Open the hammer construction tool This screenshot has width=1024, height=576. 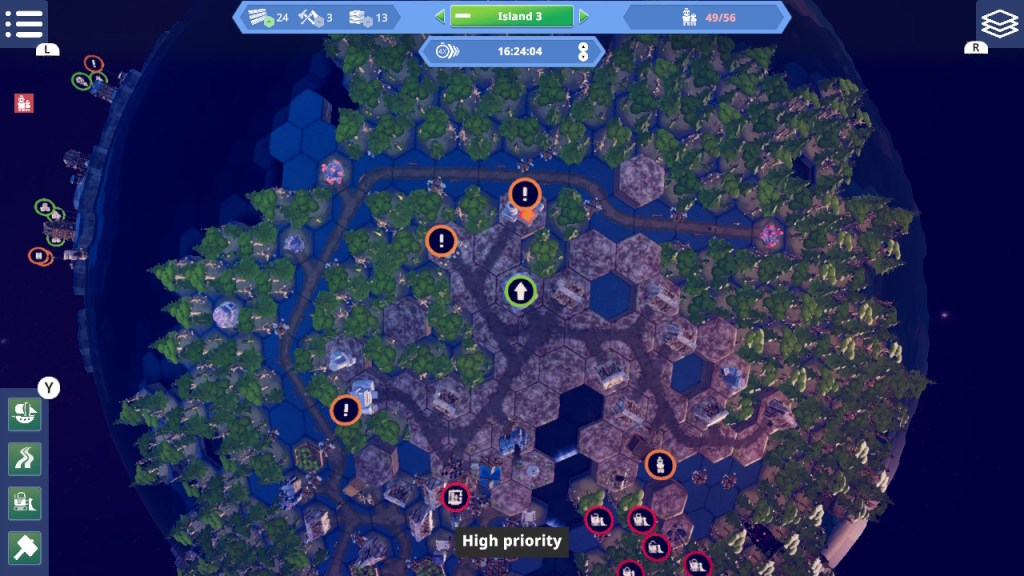click(x=24, y=547)
